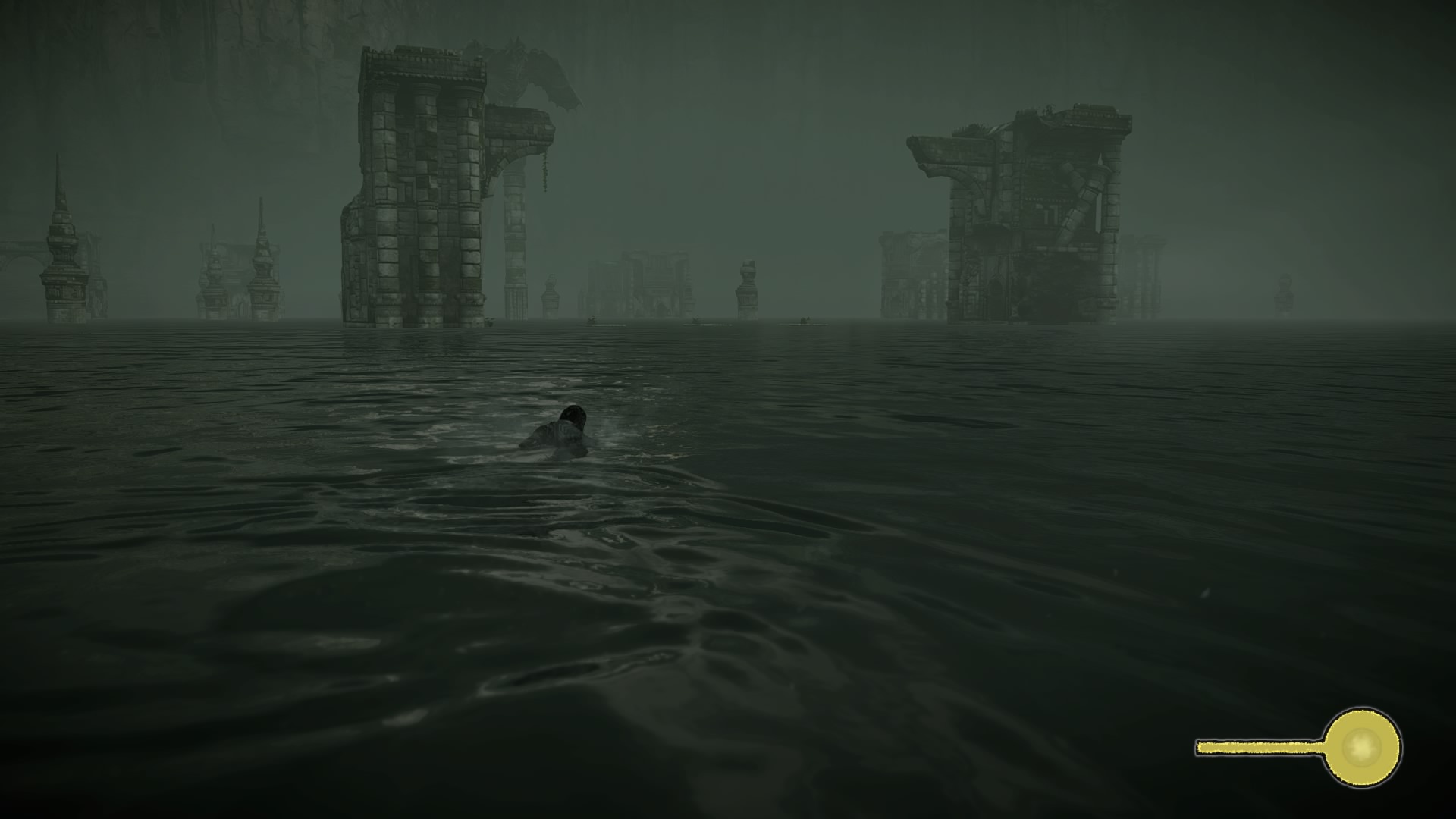Click the lone pillar right of center
1456x819 pixels.
tap(747, 288)
